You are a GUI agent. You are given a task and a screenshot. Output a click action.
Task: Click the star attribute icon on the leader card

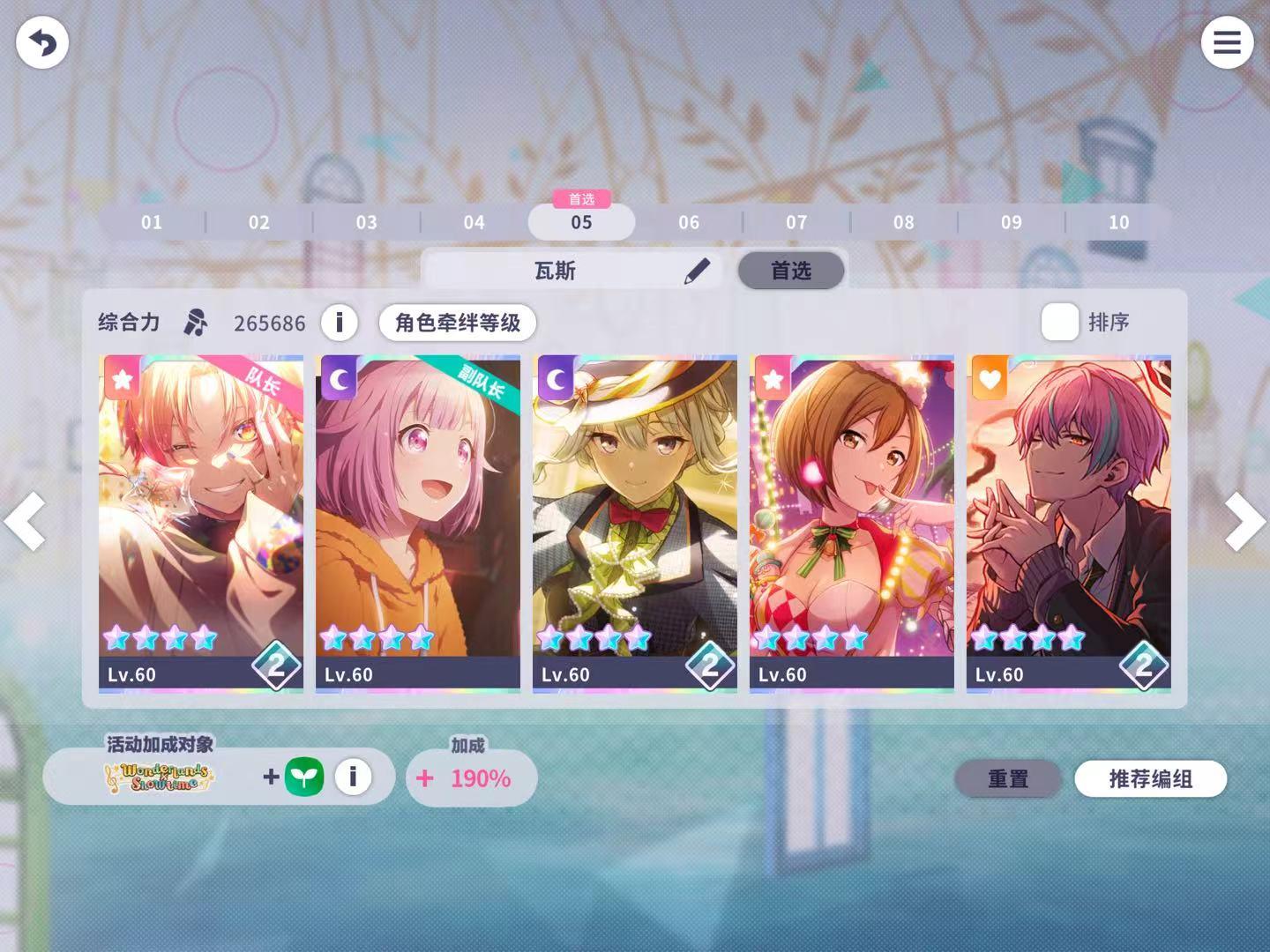122,379
